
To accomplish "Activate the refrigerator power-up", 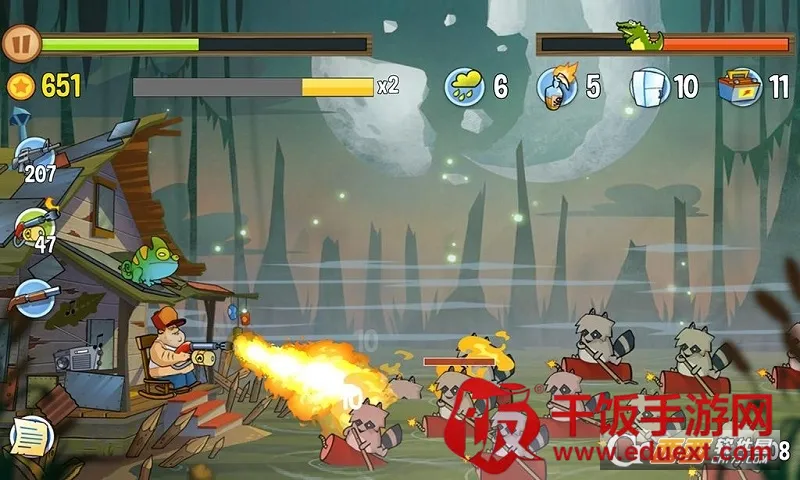I will [649, 87].
